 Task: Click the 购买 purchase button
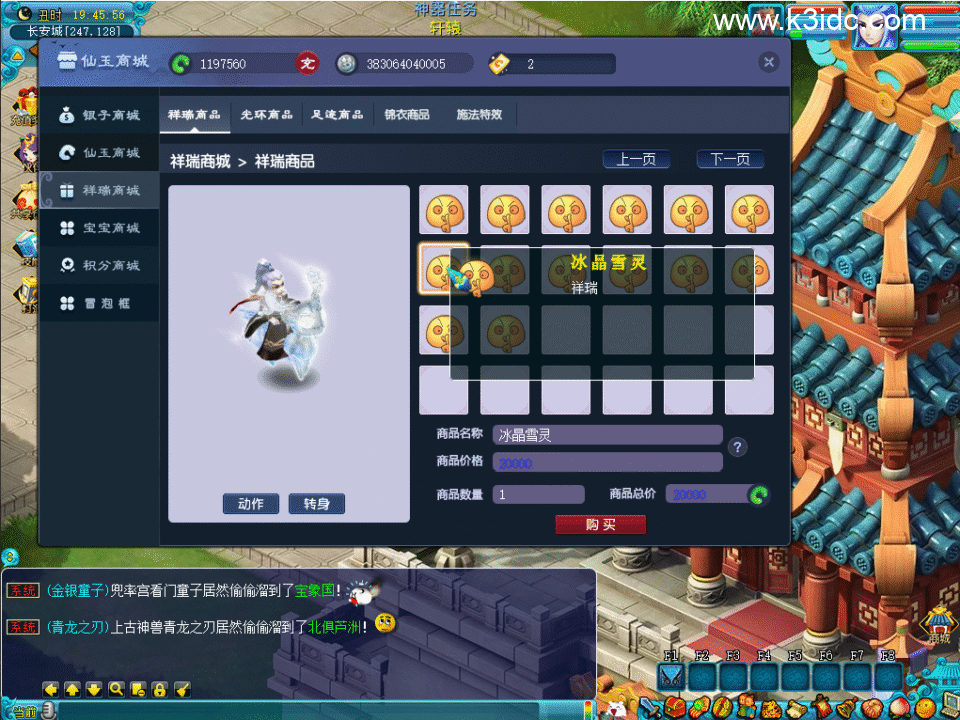600,525
